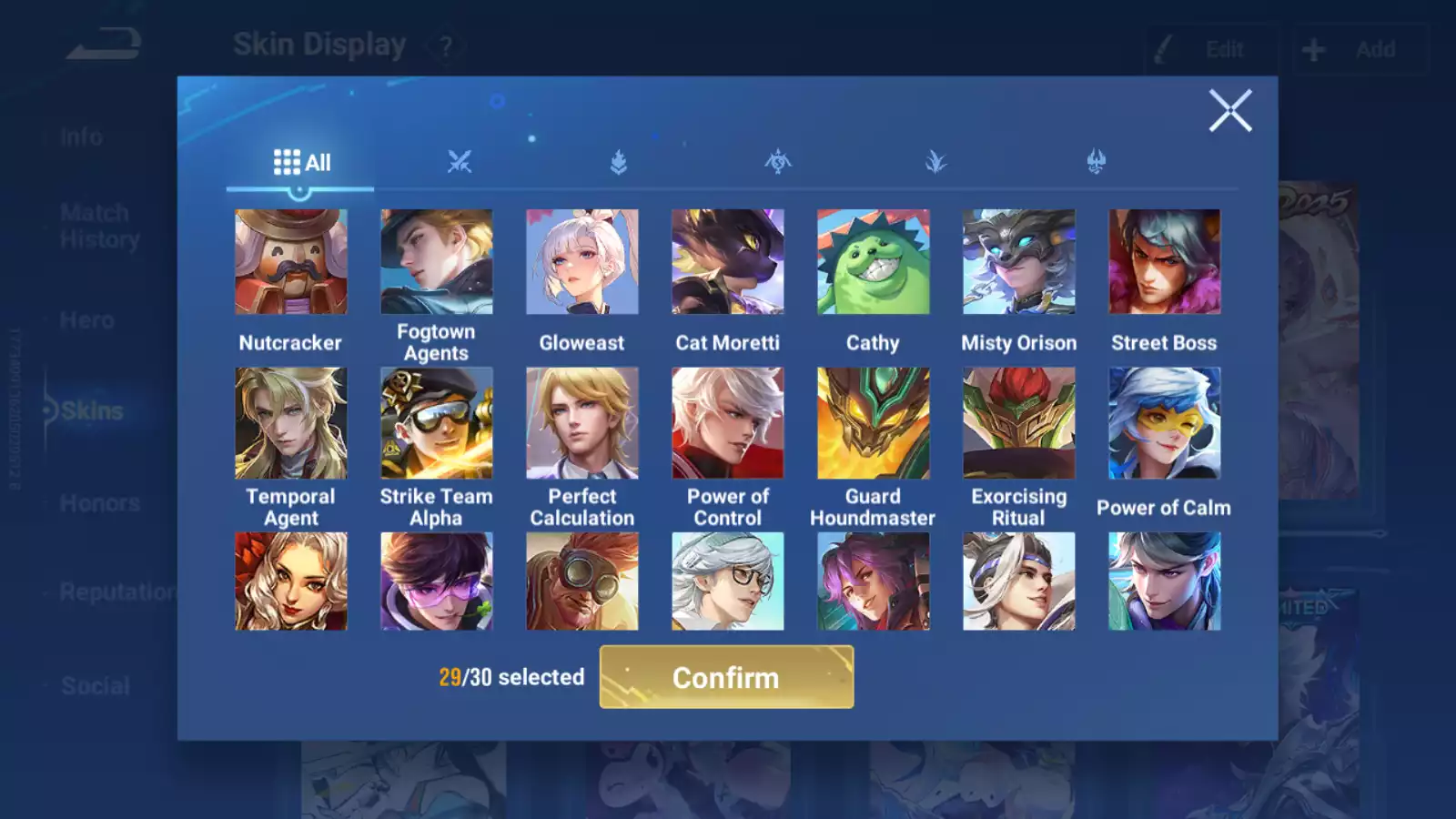The width and height of the screenshot is (1456, 819).
Task: Select the Misty Orison skin
Action: click(x=1019, y=262)
